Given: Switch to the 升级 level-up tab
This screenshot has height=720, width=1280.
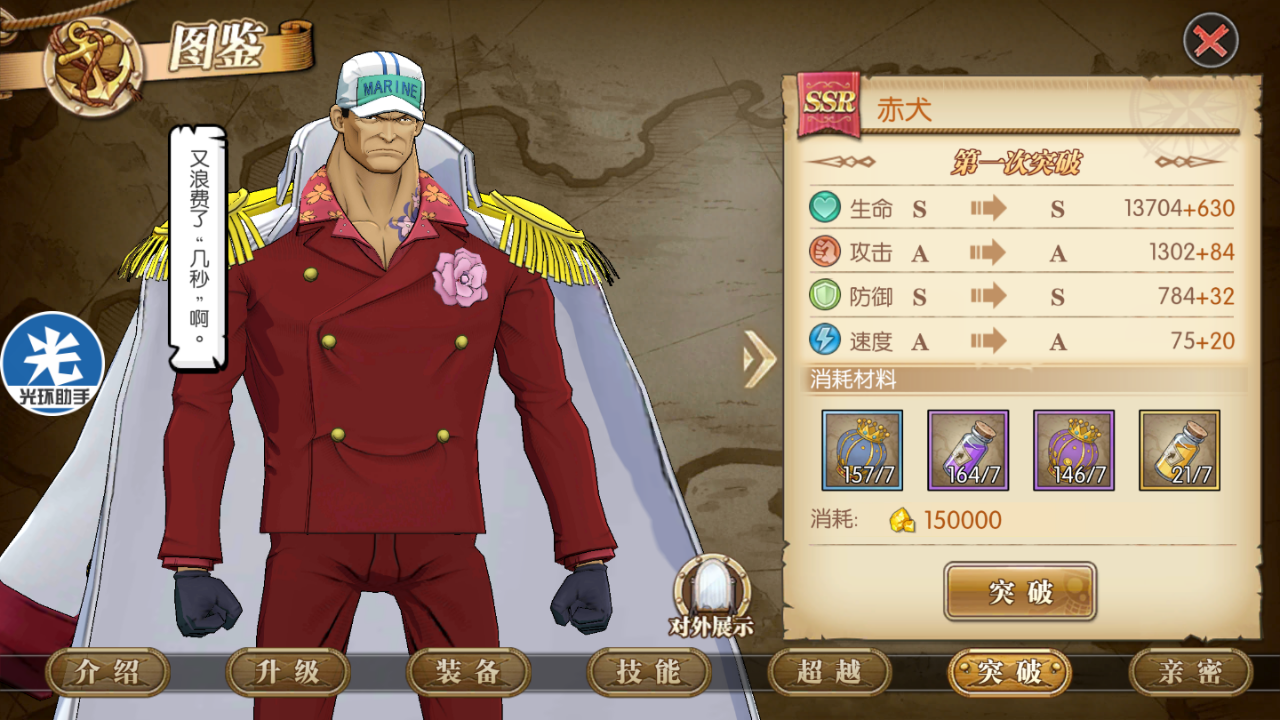Looking at the screenshot, I should click(288, 672).
